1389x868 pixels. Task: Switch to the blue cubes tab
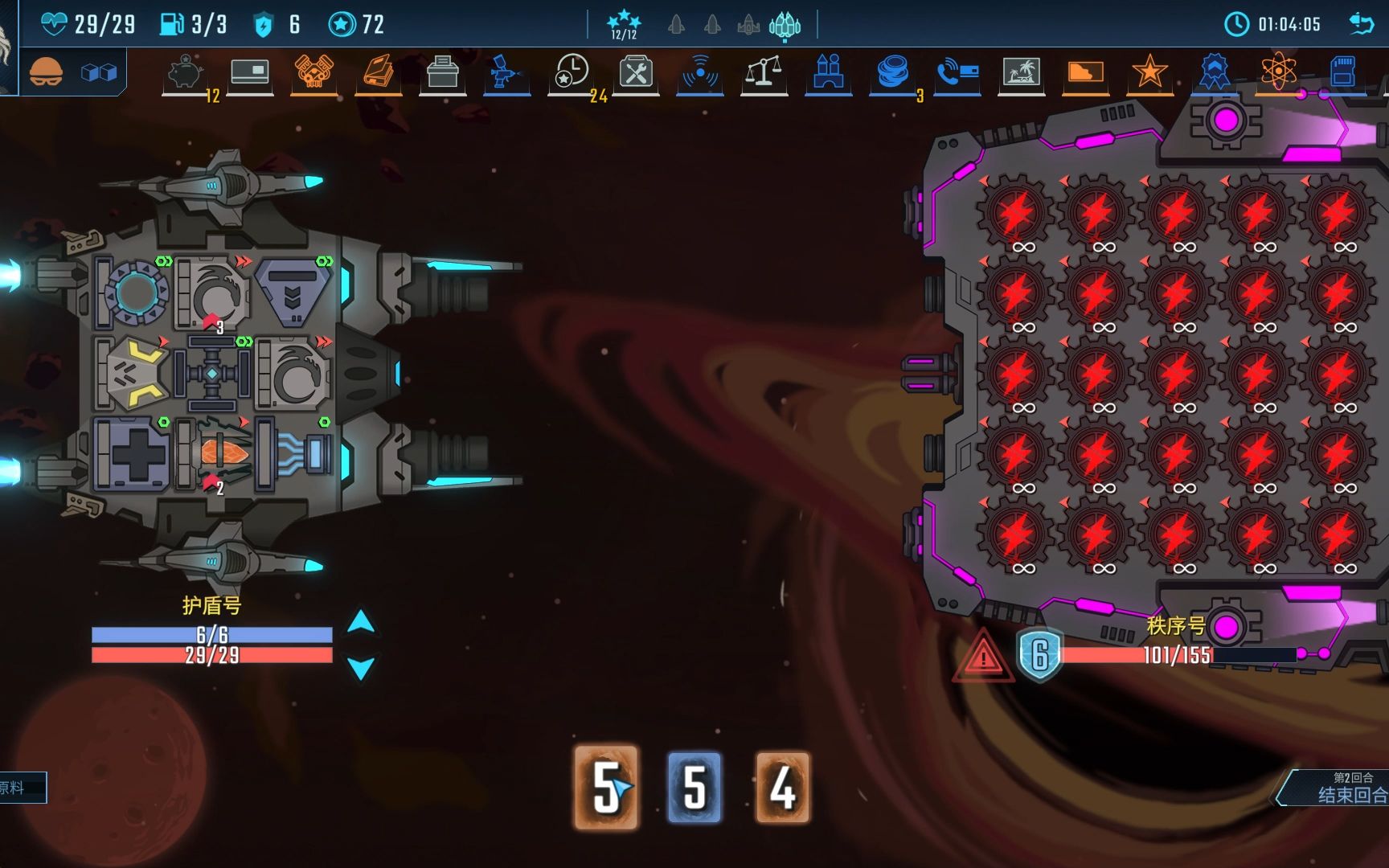(99, 73)
